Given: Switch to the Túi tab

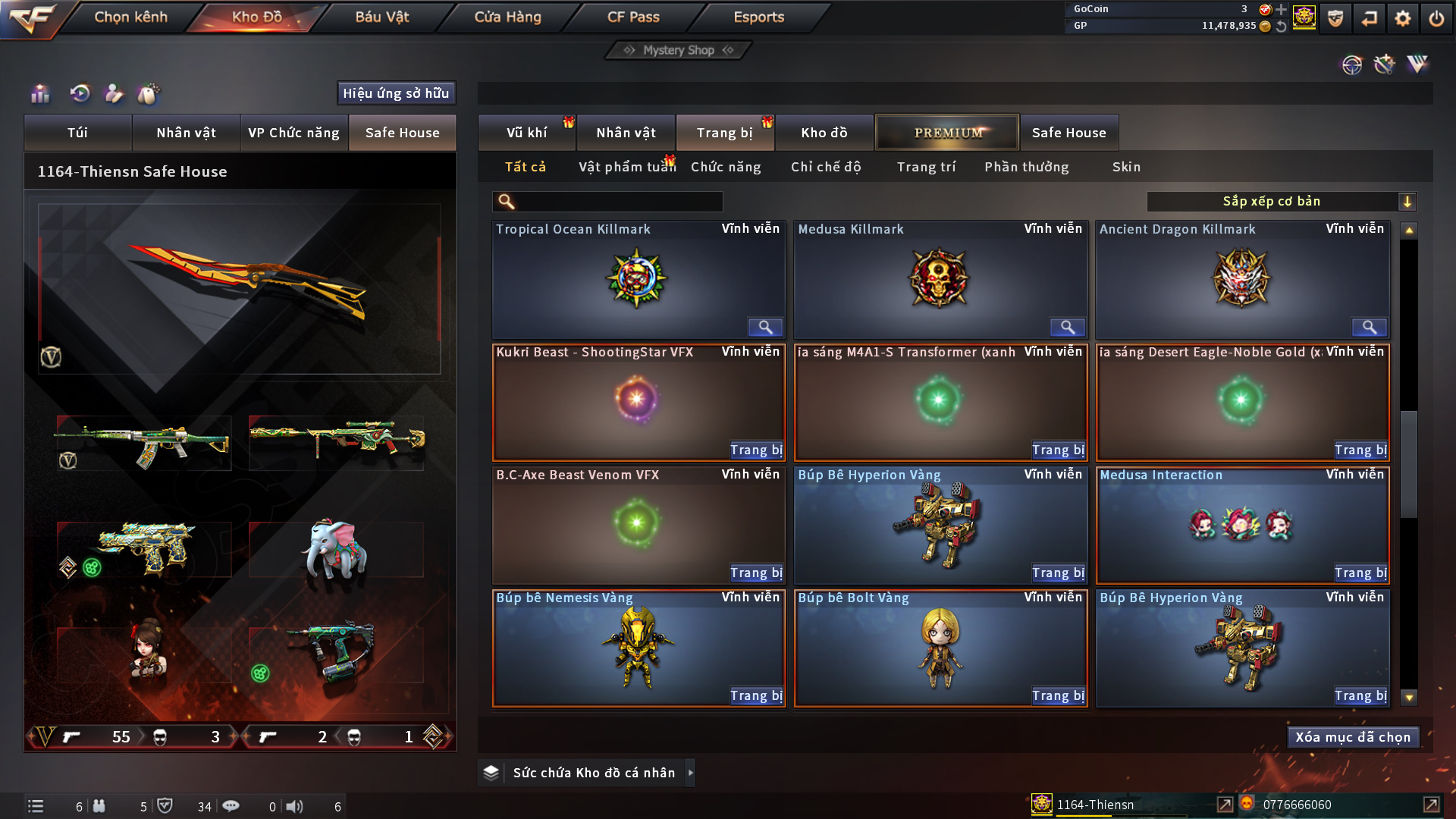Looking at the screenshot, I should (77, 133).
